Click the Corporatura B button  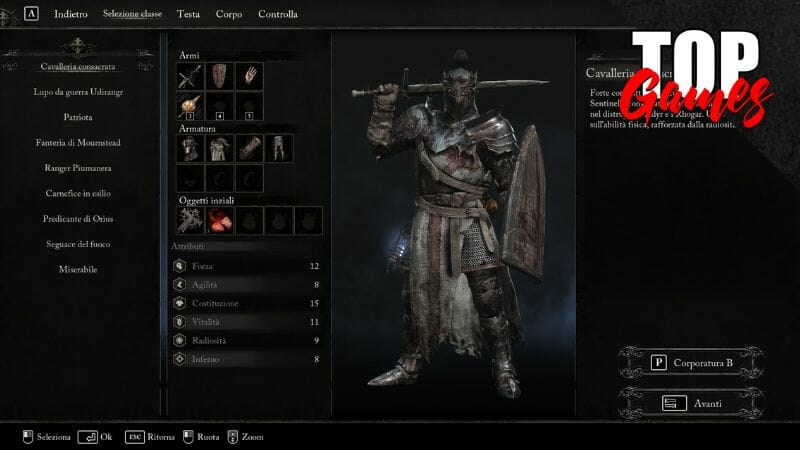tap(690, 364)
